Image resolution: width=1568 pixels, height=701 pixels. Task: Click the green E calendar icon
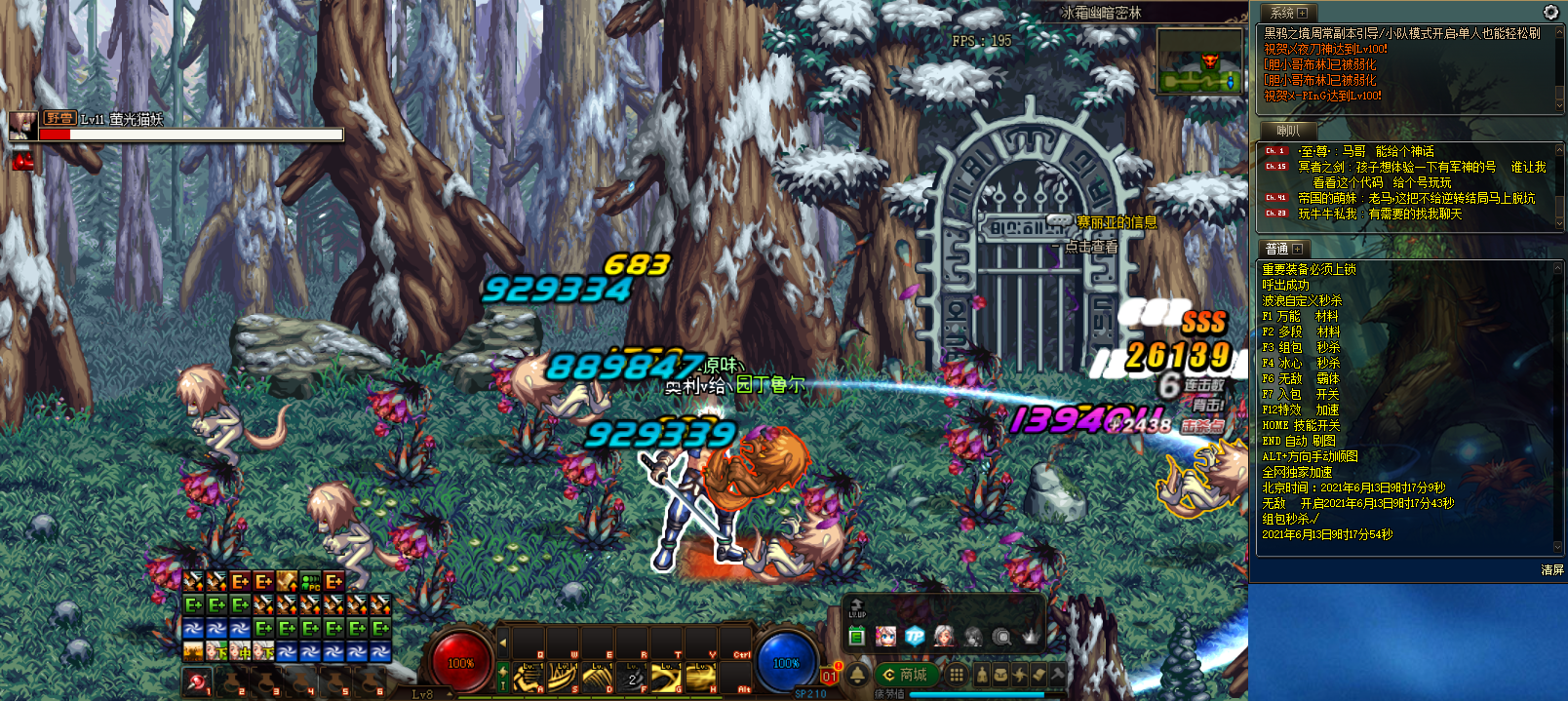point(856,637)
